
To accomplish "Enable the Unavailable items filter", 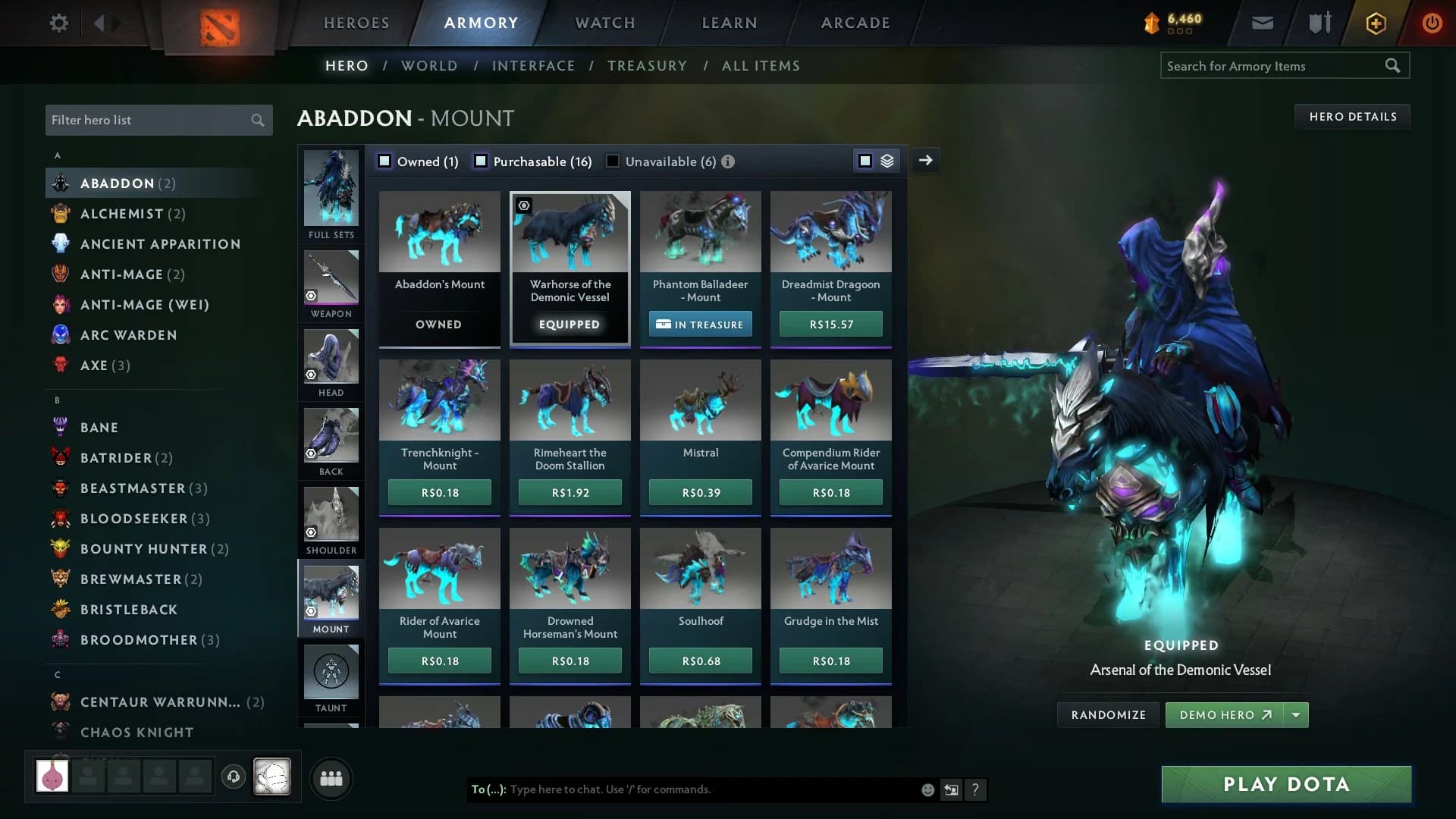I will 613,162.
